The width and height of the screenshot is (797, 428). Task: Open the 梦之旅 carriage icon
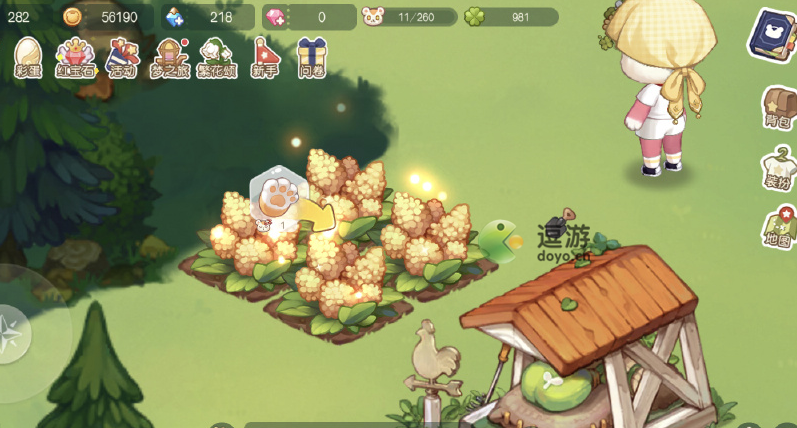pos(171,57)
